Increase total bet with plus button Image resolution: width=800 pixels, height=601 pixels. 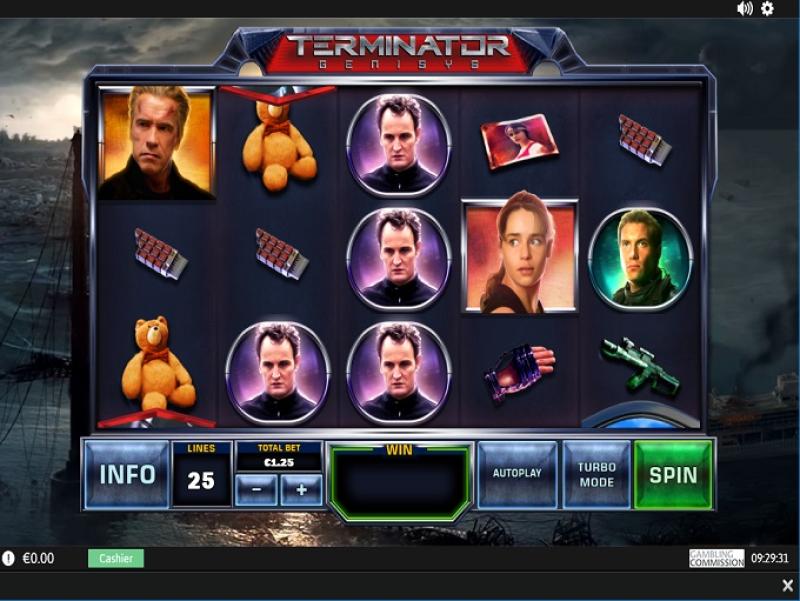[x=301, y=490]
